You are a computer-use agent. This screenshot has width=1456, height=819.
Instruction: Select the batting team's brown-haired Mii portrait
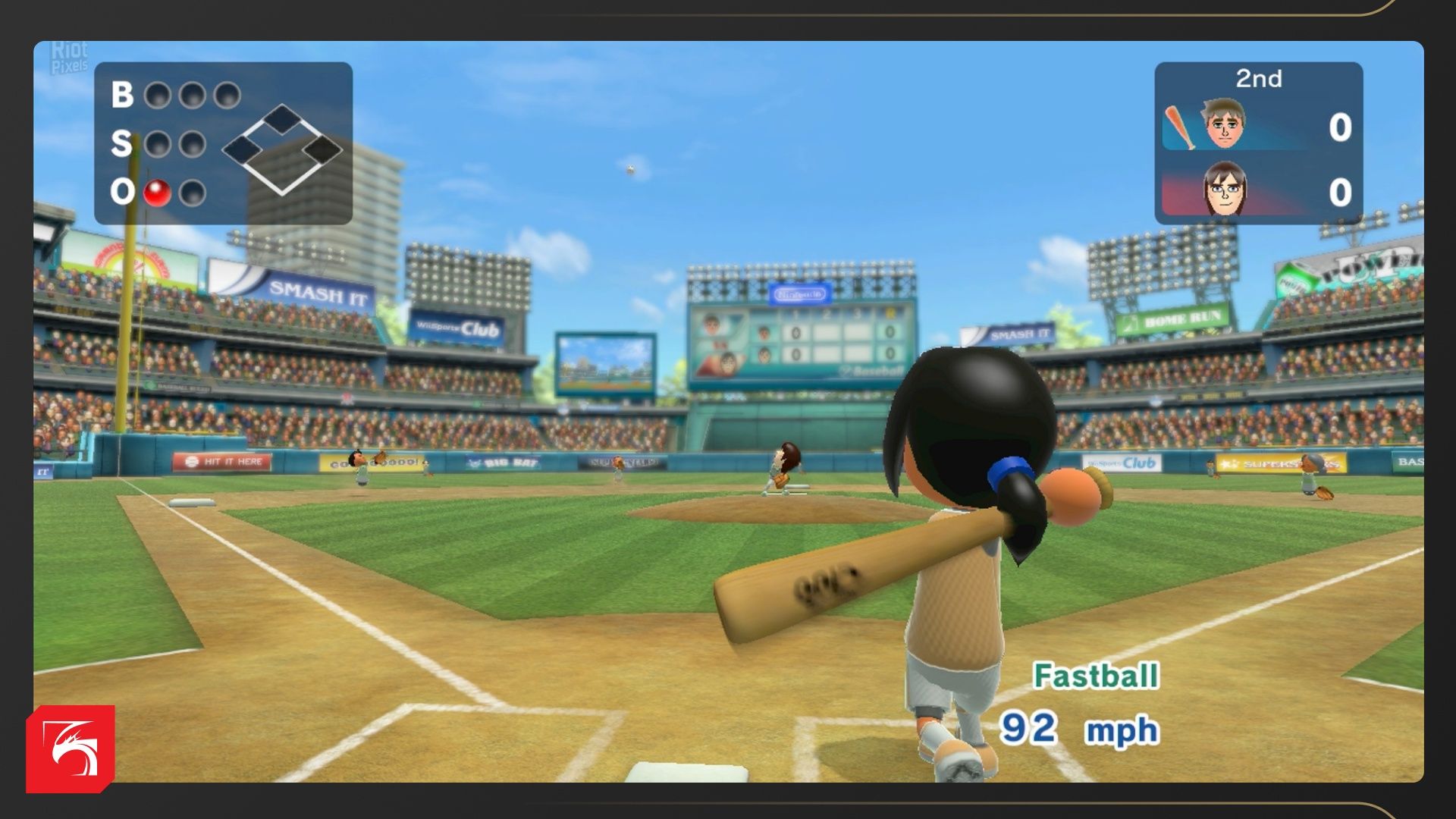coord(1223,124)
